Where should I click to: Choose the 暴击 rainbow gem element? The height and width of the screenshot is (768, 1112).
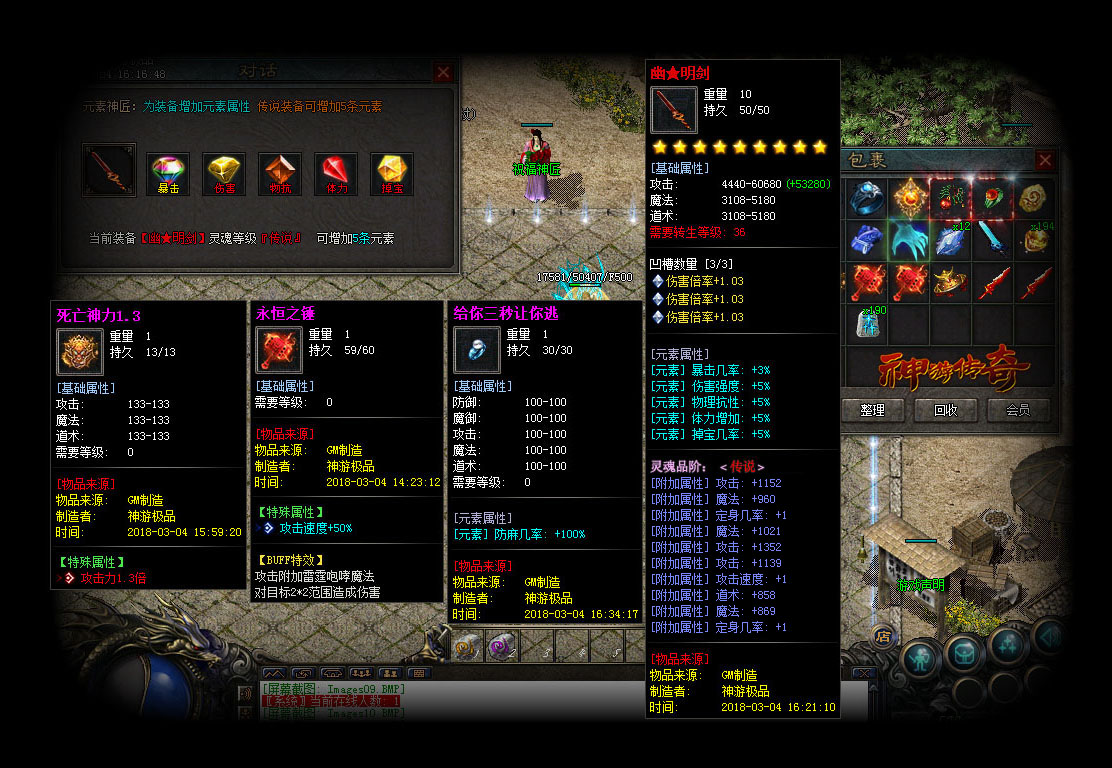pyautogui.click(x=168, y=172)
